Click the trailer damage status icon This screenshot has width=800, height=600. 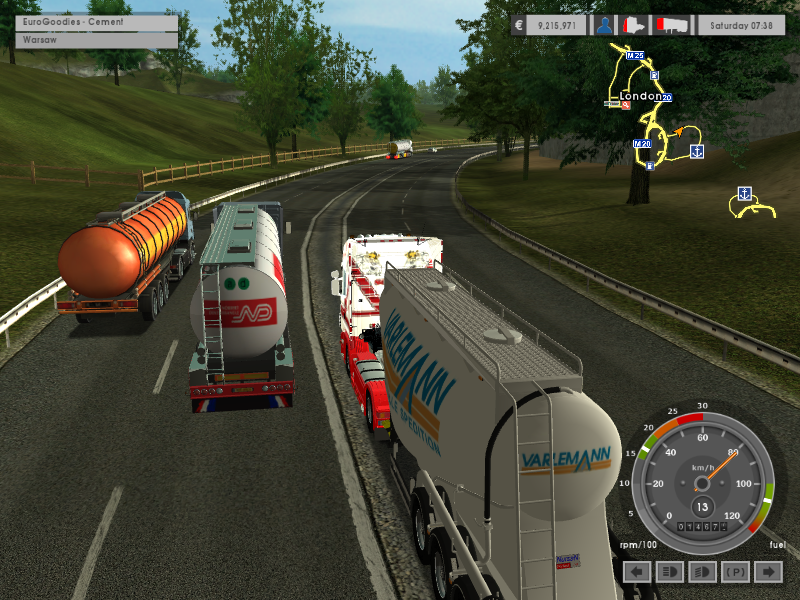(x=669, y=25)
